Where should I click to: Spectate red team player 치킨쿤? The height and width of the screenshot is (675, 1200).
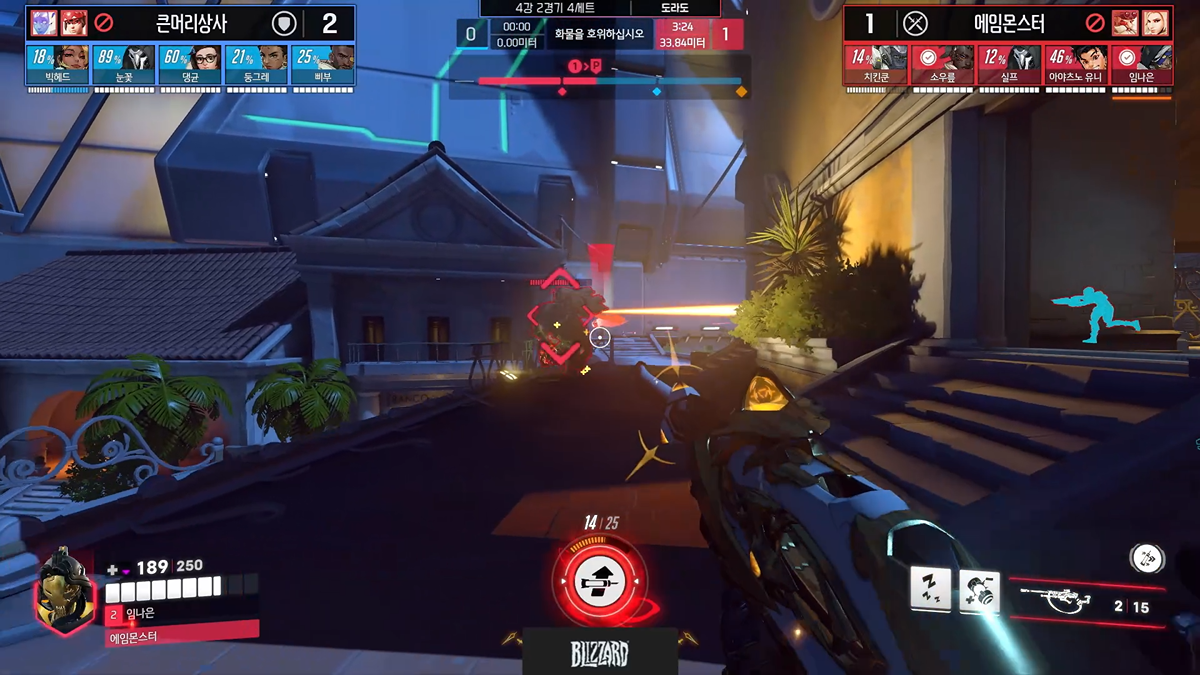[x=876, y=64]
